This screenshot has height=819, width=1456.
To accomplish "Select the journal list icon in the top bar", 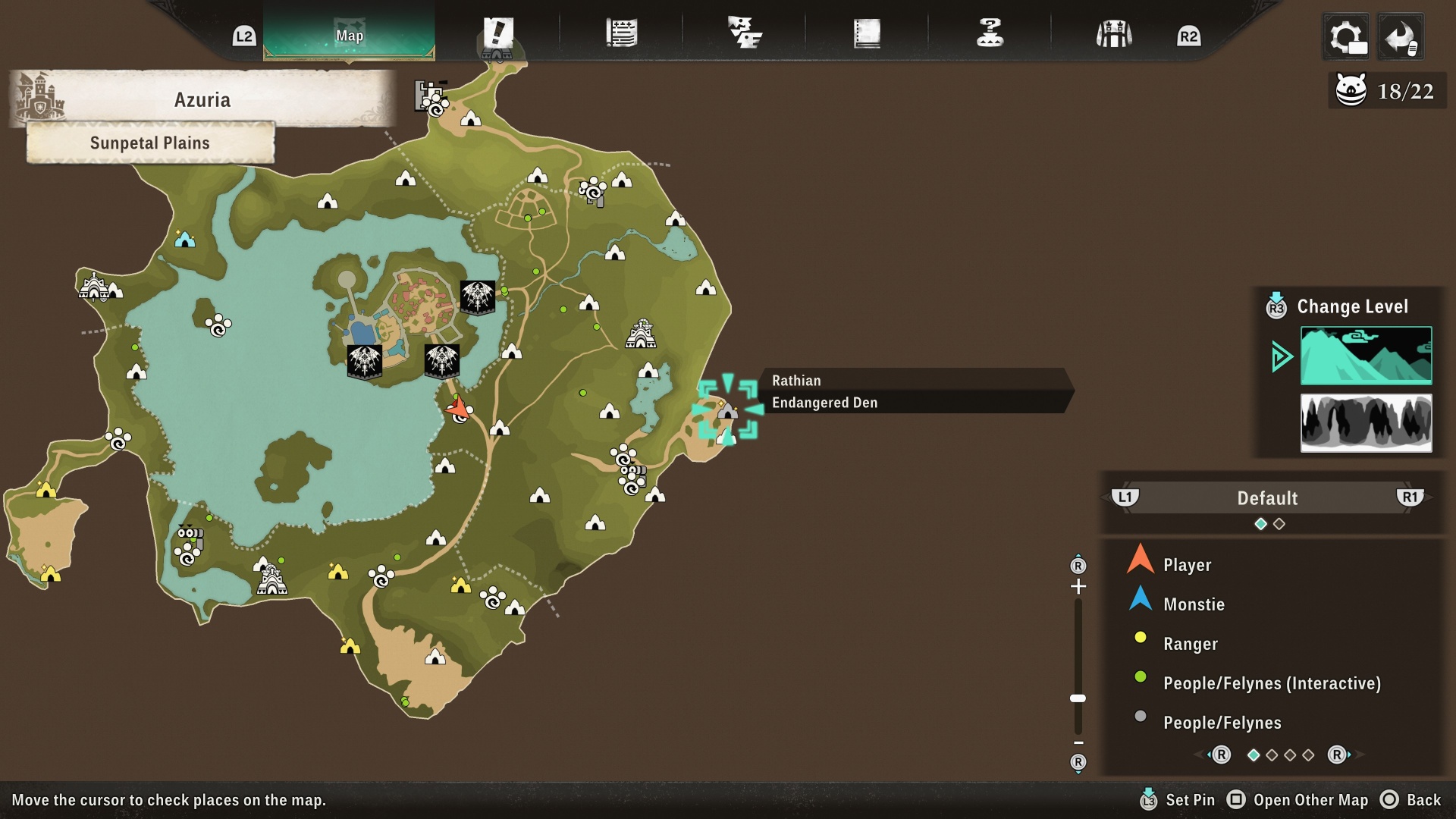I will tap(622, 32).
